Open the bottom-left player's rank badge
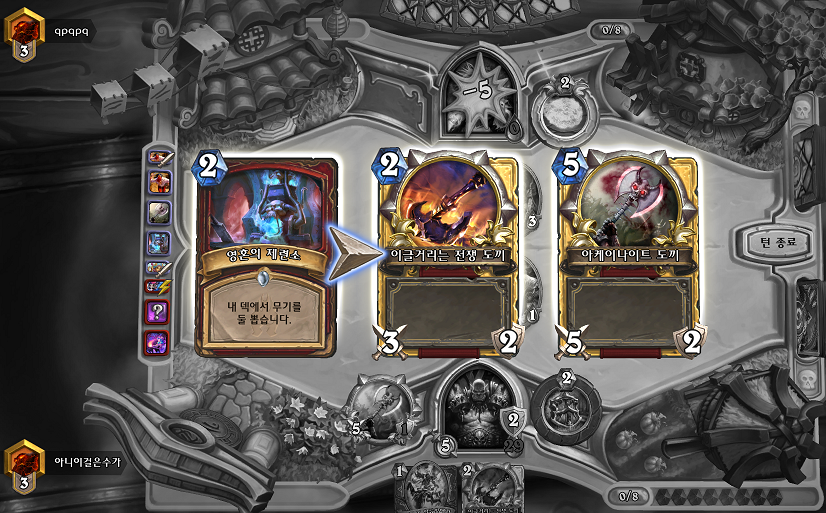 [25, 465]
